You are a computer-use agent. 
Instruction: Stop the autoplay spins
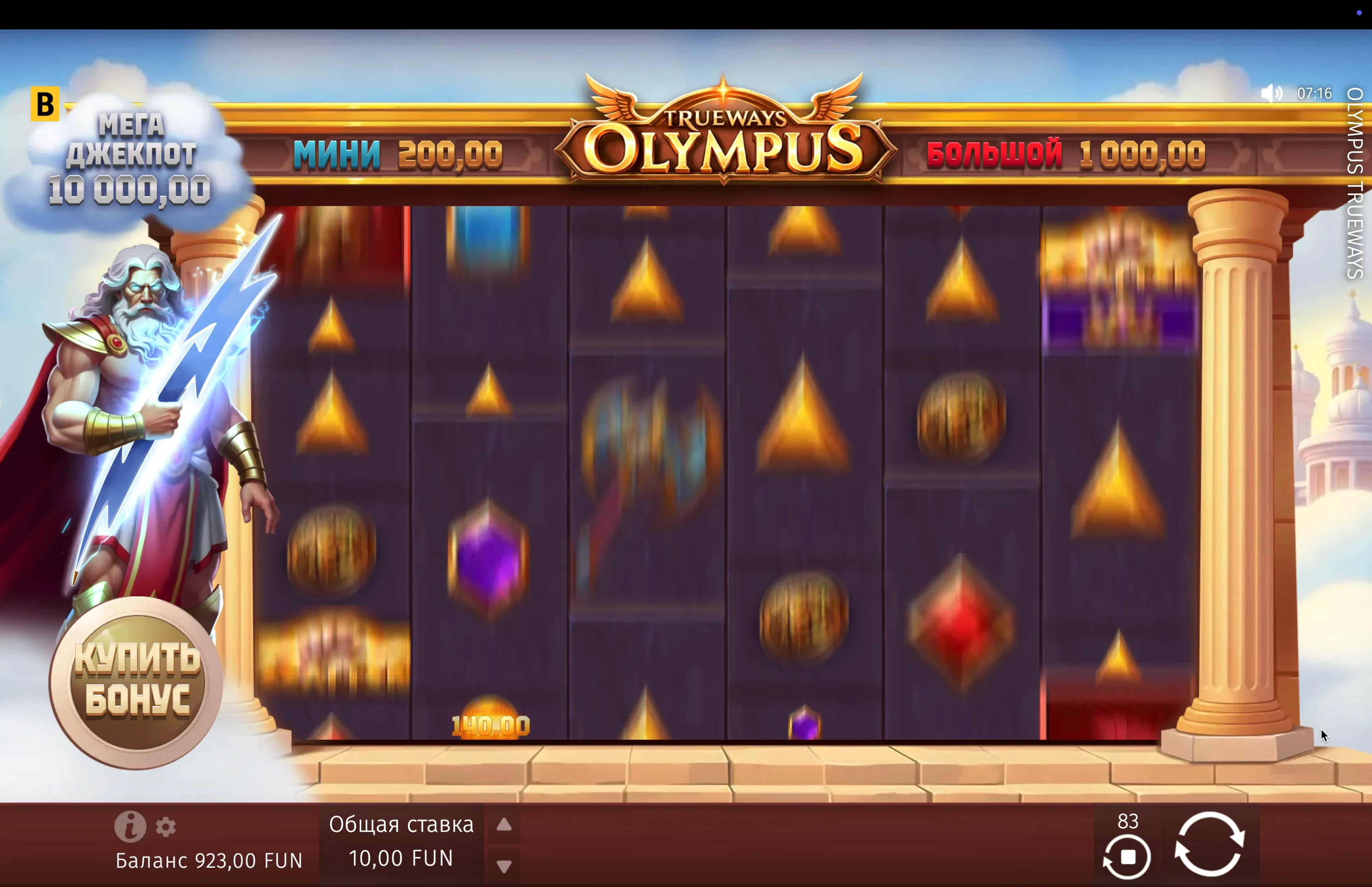pos(1127,856)
